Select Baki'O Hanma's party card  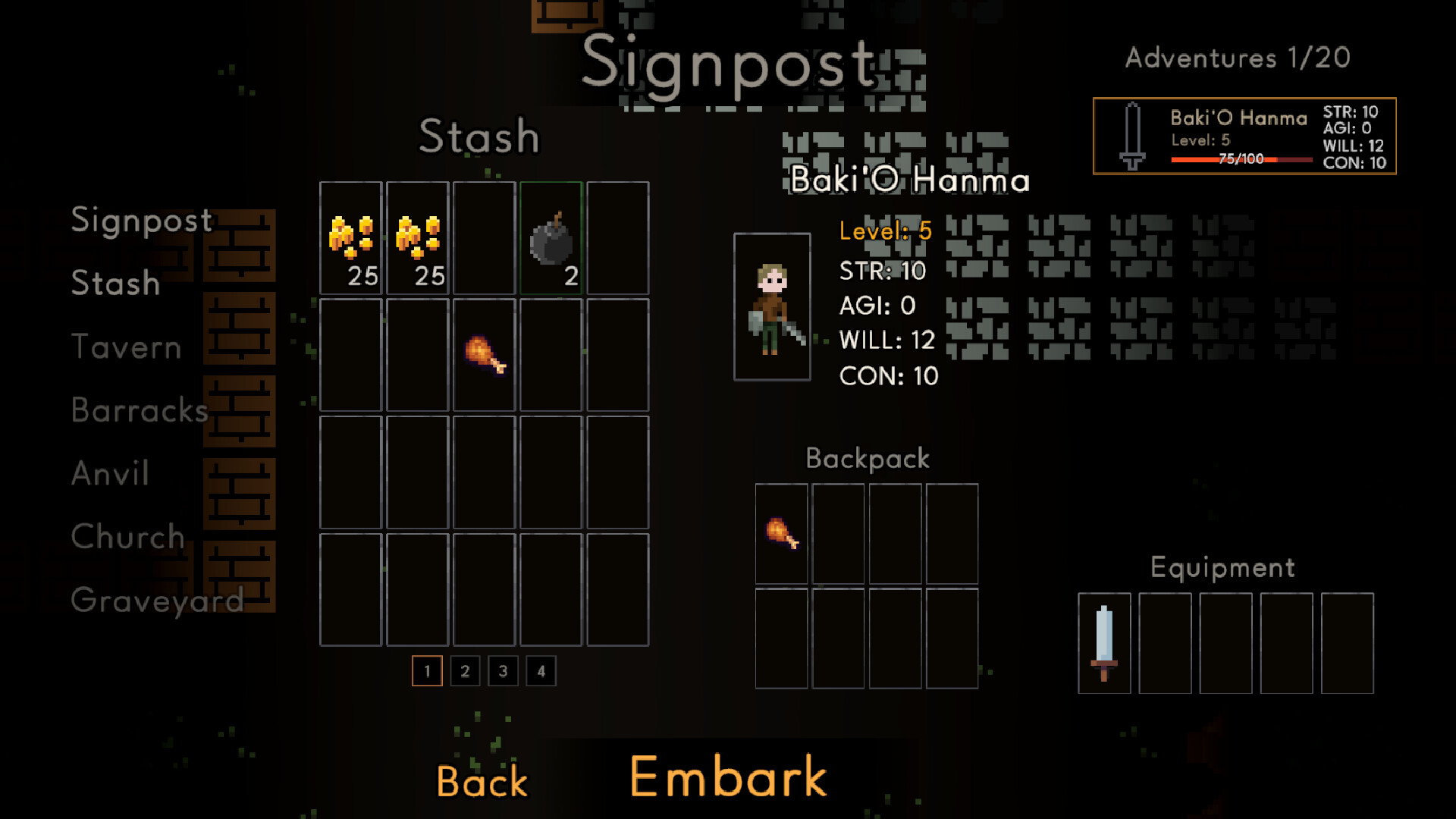(x=1244, y=136)
